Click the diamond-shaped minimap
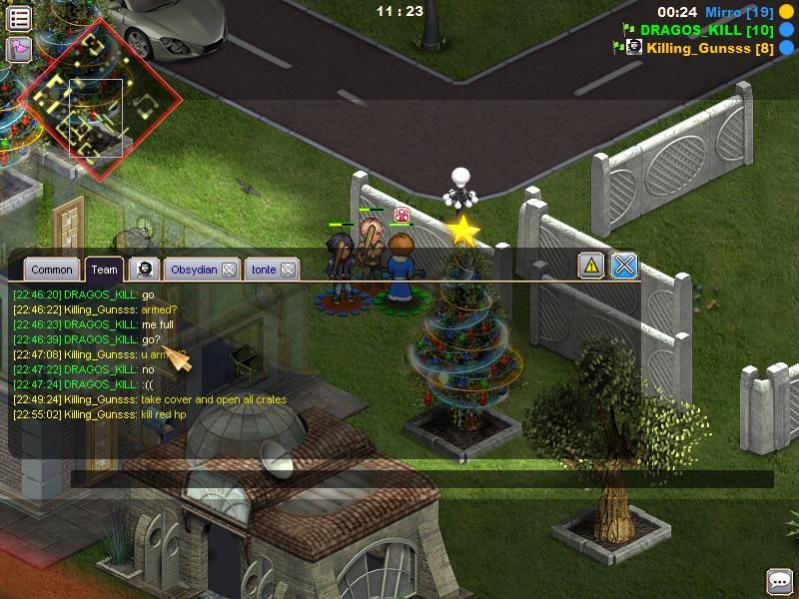This screenshot has width=799, height=599. click(100, 101)
